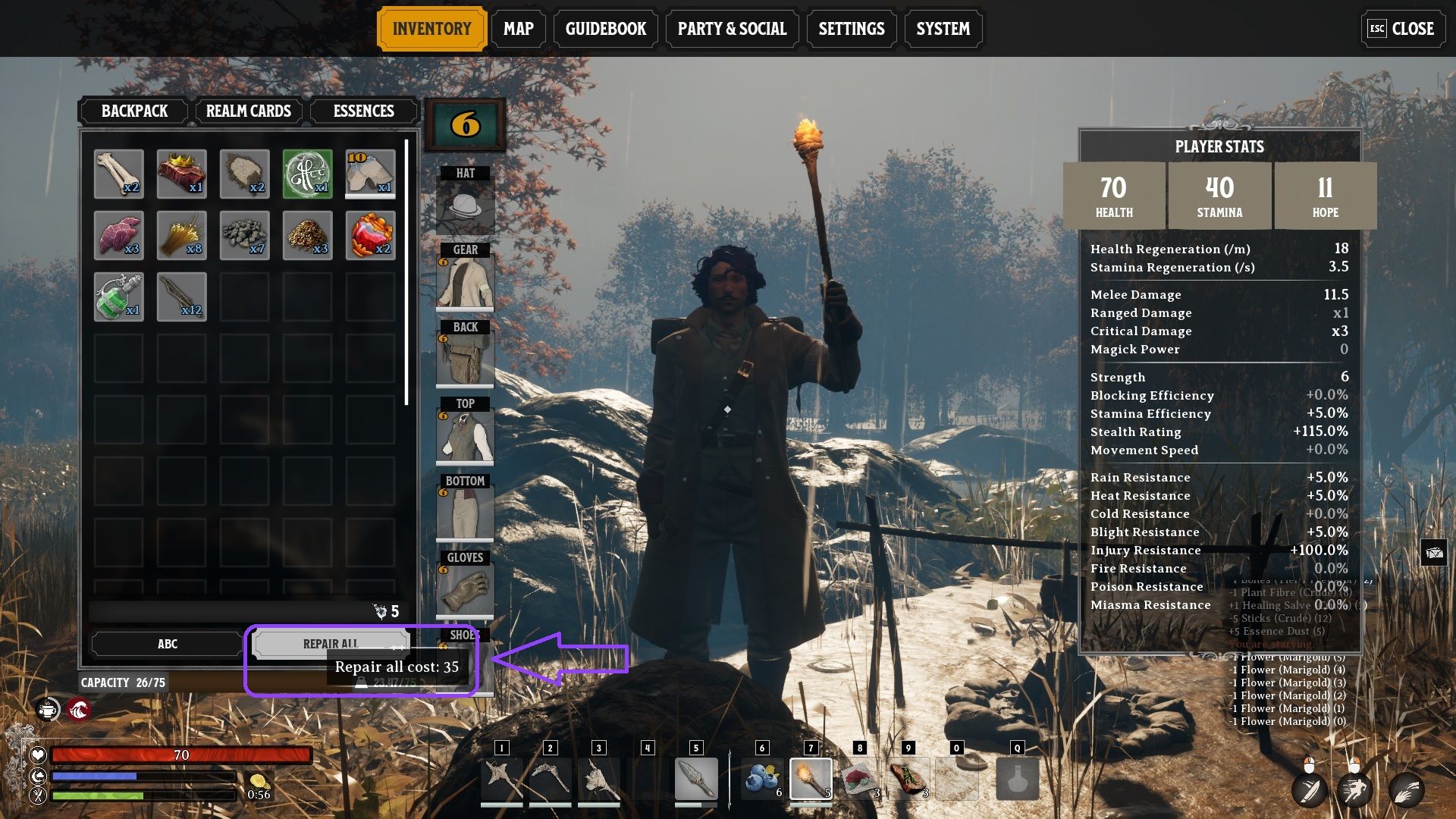This screenshot has width=1456, height=819.
Task: Close the inventory screen
Action: 1402,29
